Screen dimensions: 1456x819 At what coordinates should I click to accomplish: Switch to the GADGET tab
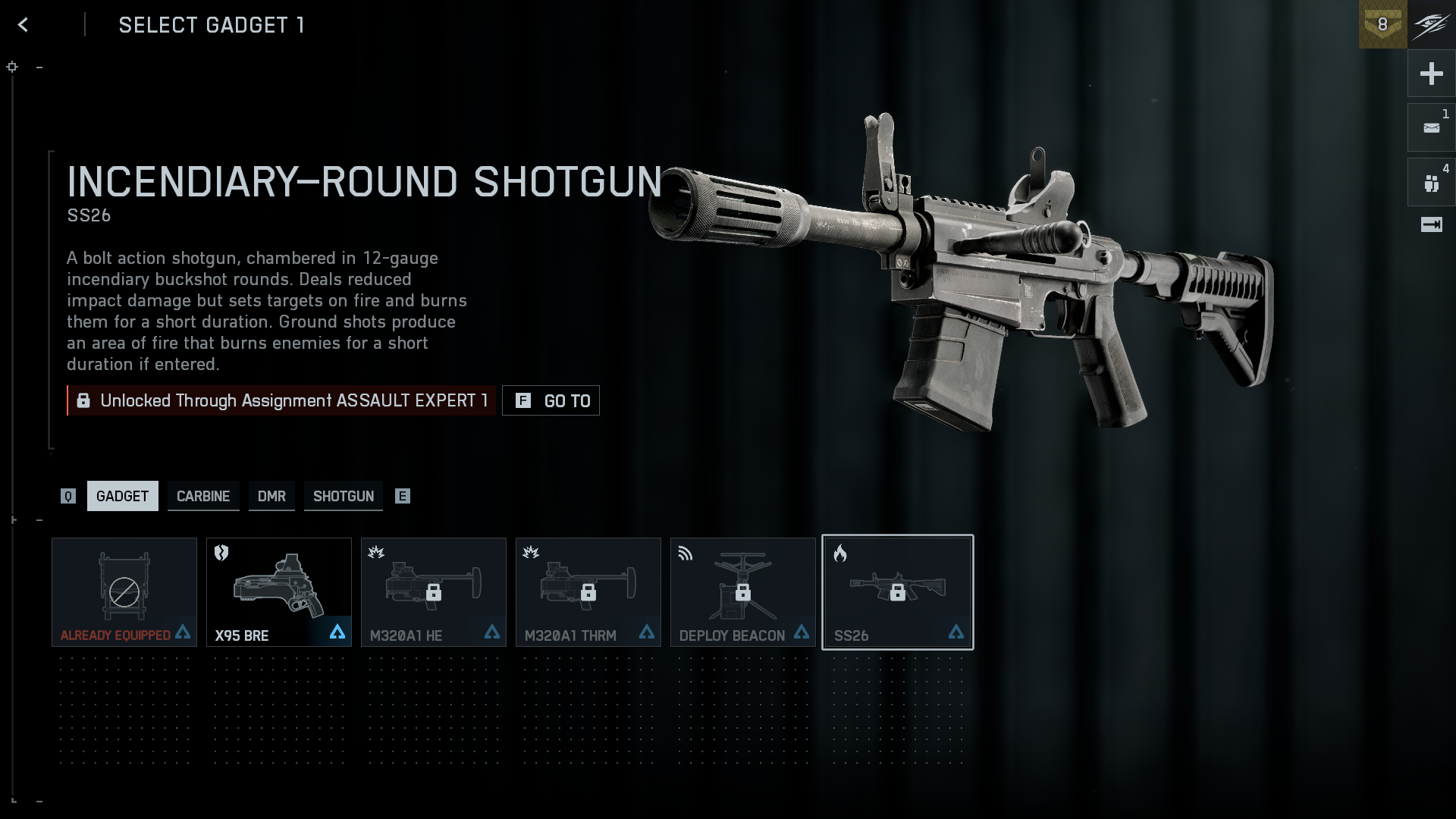coord(122,496)
